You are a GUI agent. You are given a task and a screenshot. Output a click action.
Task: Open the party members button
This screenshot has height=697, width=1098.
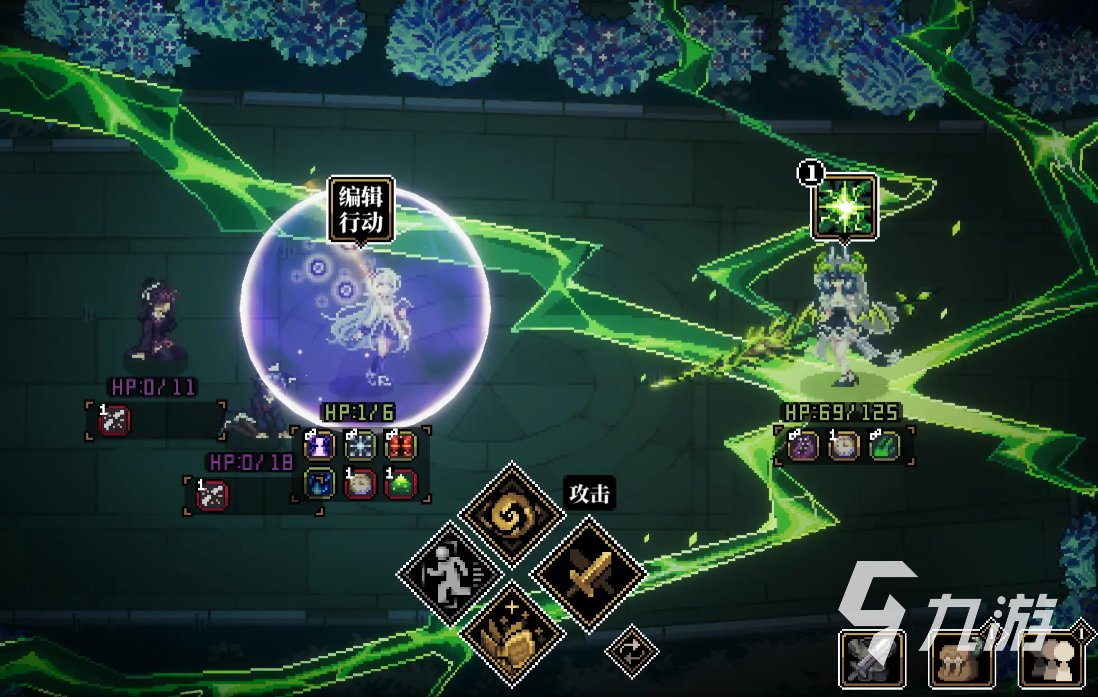(1049, 659)
